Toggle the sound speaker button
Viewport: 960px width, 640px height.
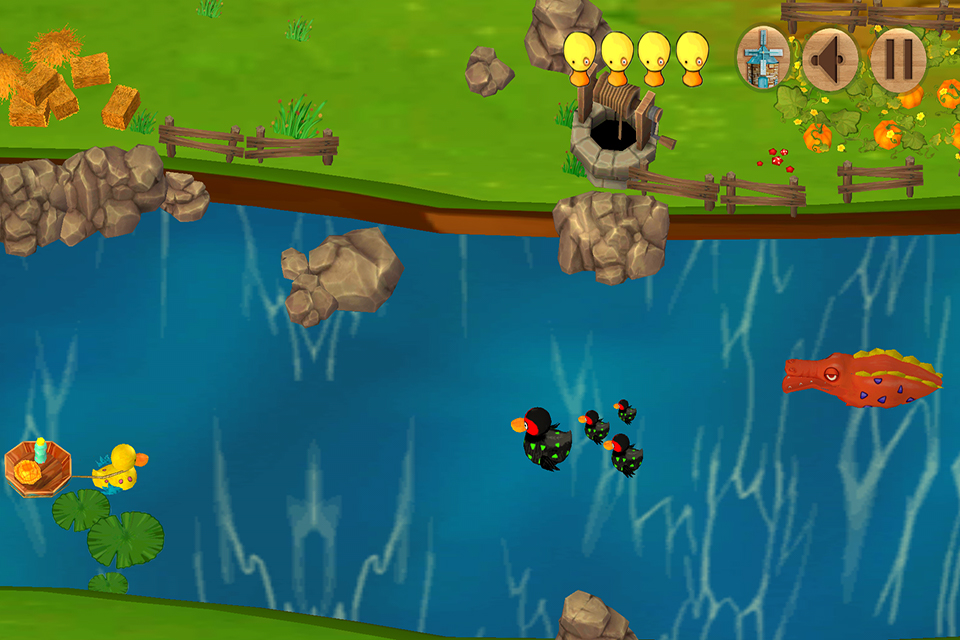tap(830, 59)
